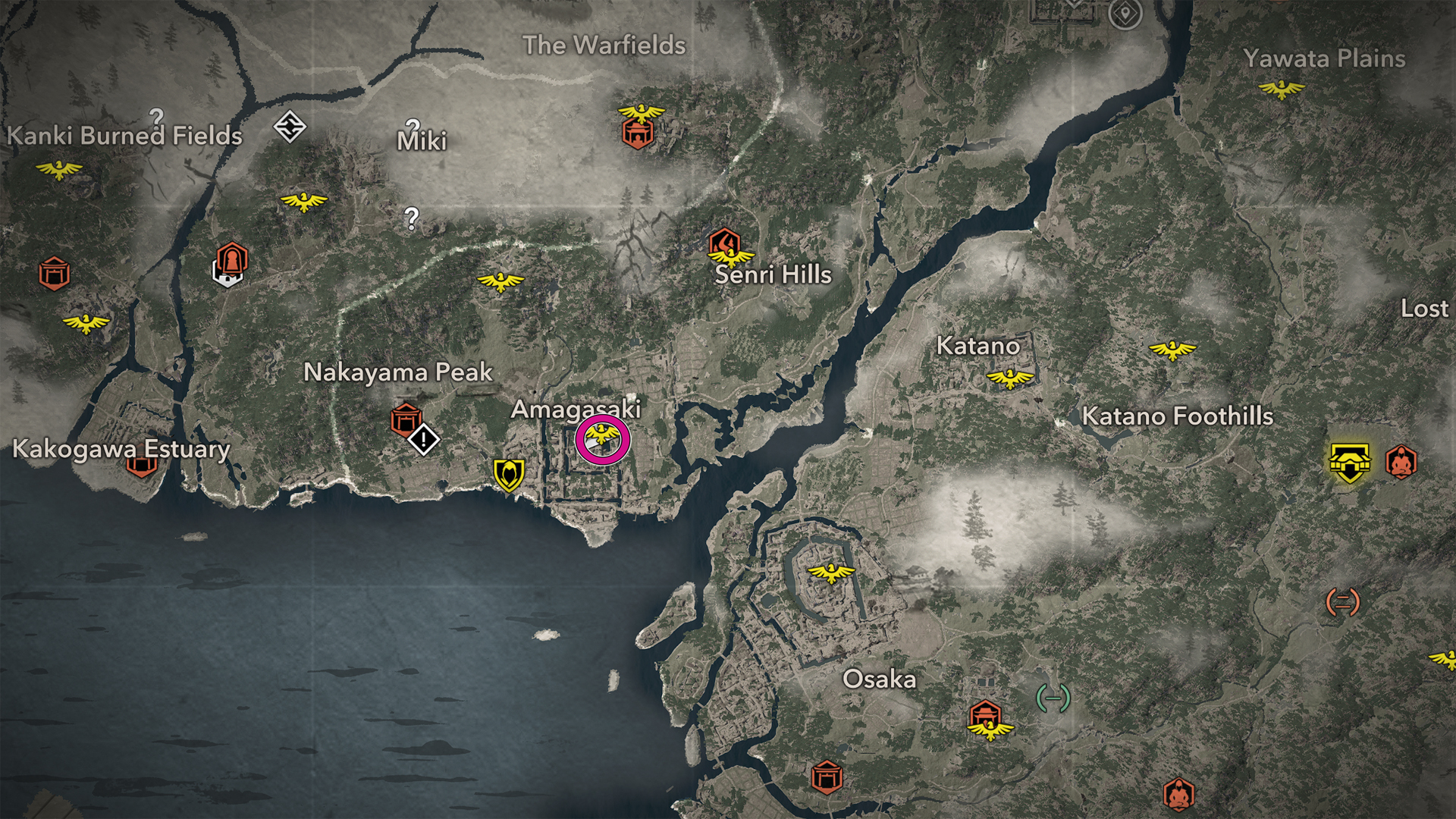Choose the eagle viewpoint above Katano Foothills

pyautogui.click(x=1172, y=350)
